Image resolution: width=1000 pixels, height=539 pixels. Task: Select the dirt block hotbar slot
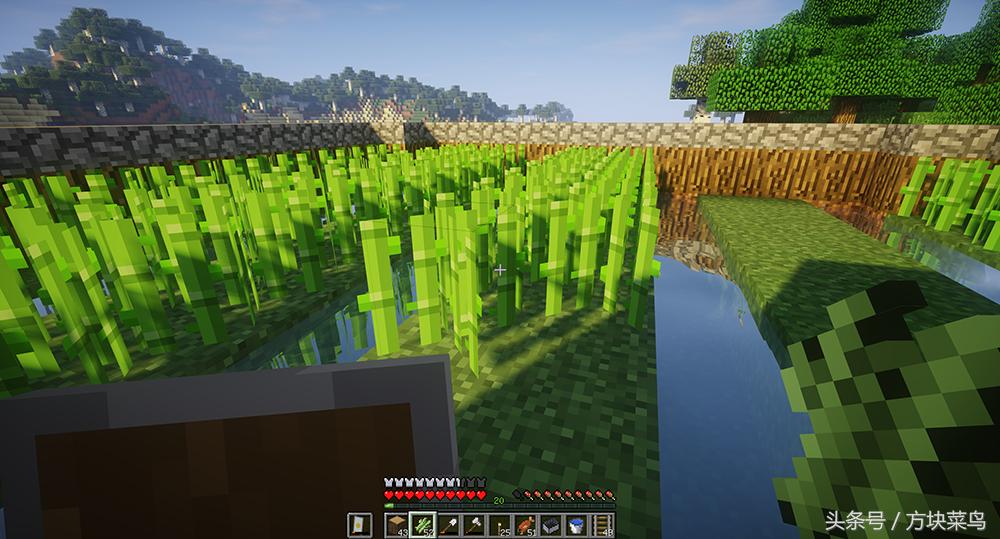click(x=397, y=524)
